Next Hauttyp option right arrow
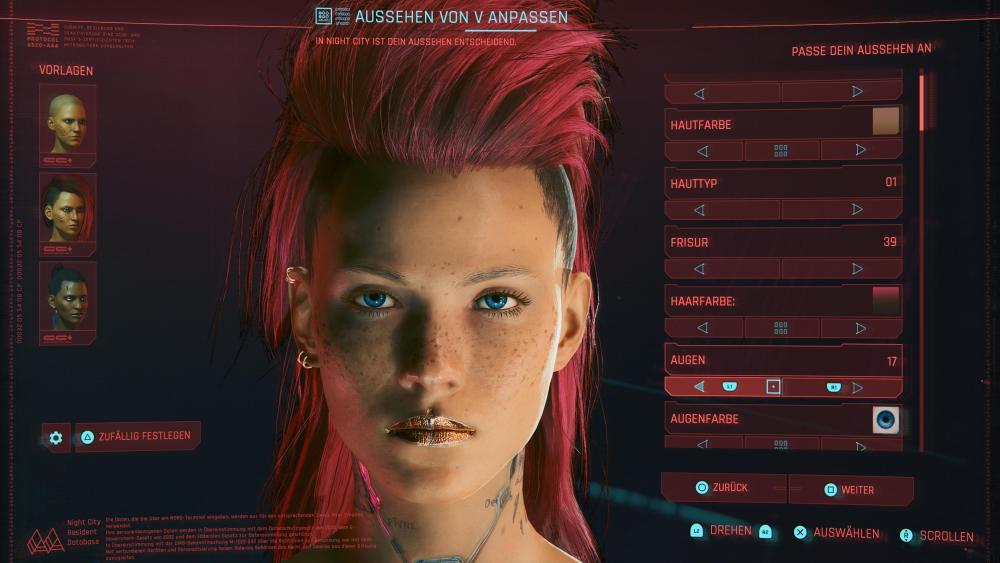 point(857,210)
